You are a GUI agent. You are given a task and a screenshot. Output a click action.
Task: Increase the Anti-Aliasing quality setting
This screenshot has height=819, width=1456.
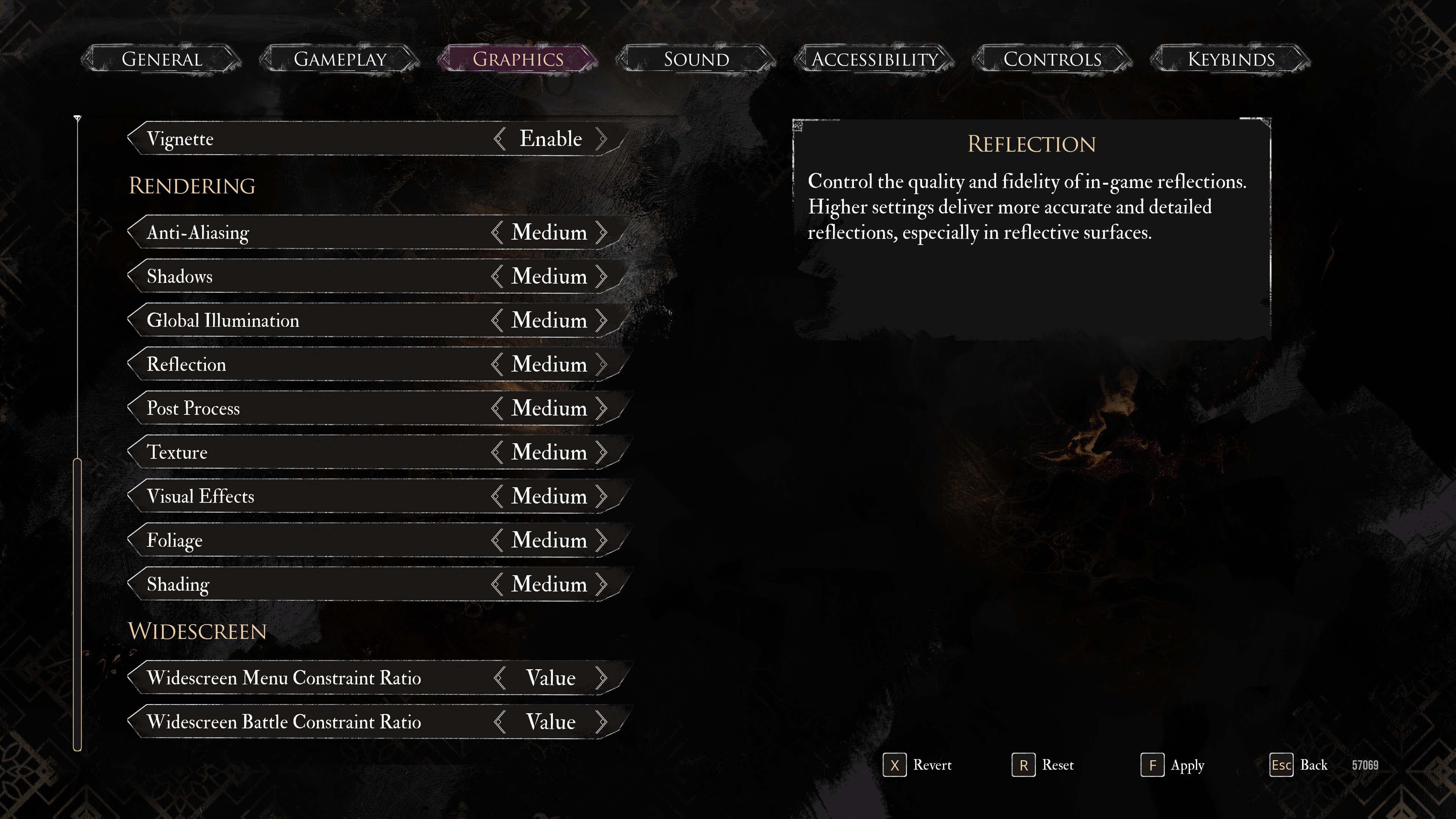pyautogui.click(x=601, y=232)
